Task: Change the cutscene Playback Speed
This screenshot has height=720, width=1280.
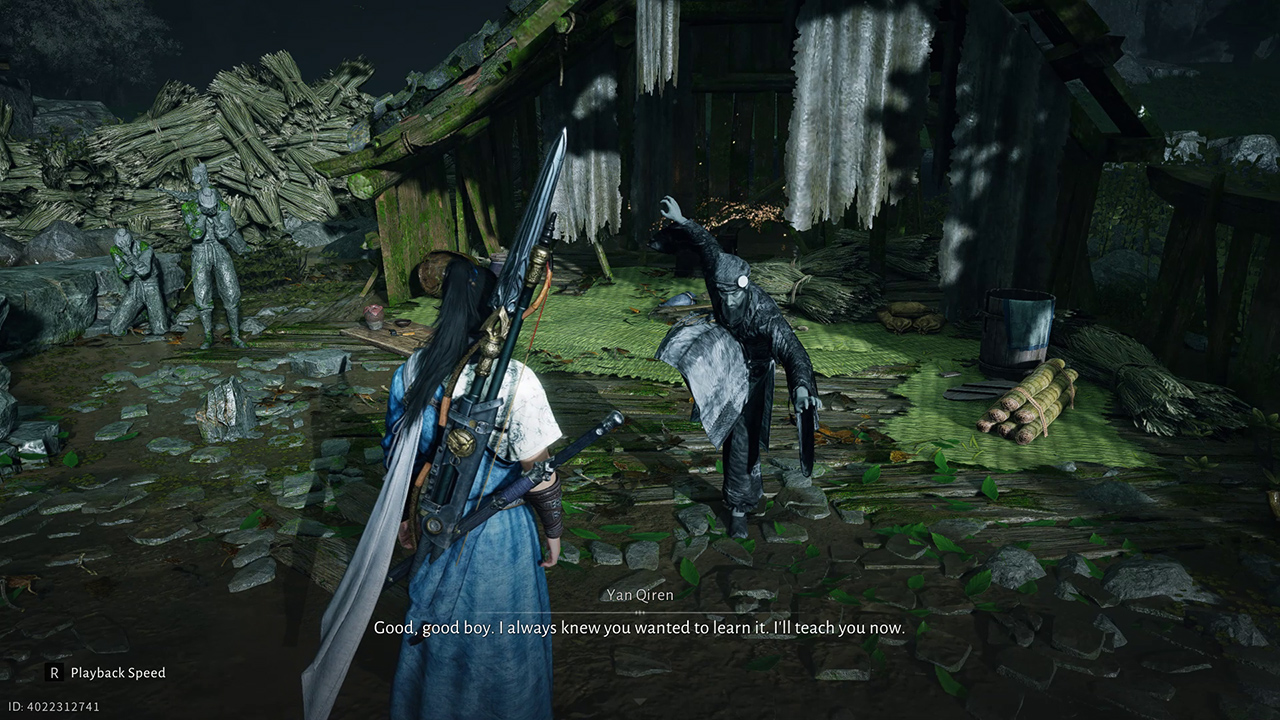Action: (106, 673)
